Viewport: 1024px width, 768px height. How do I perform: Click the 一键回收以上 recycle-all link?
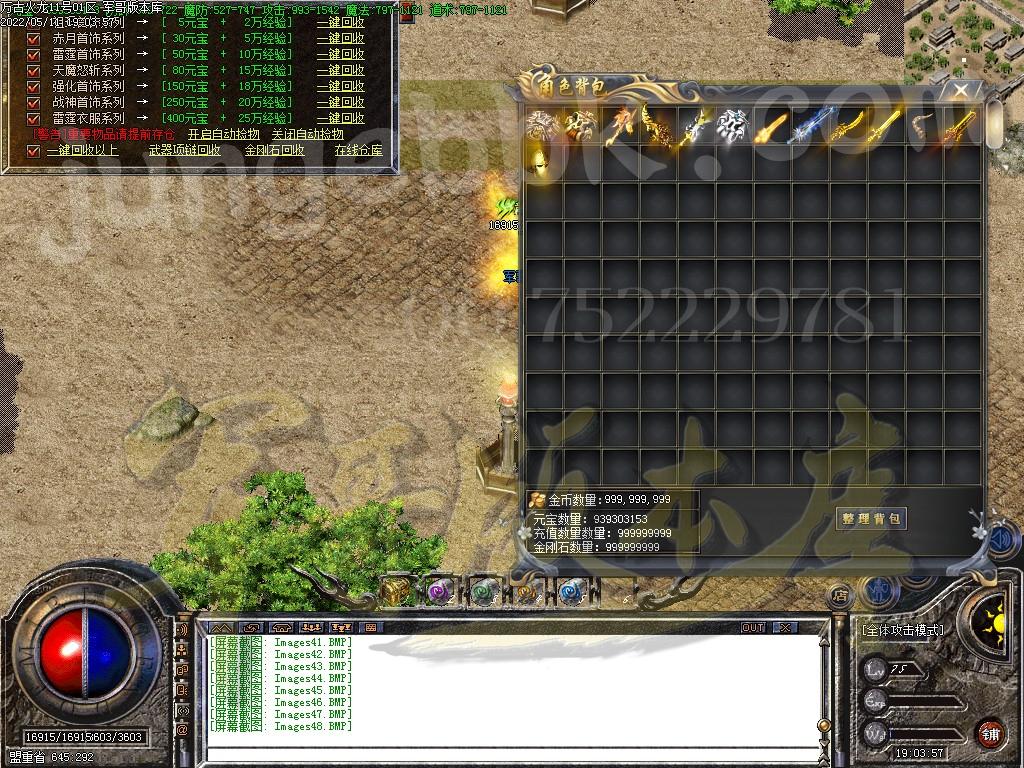pos(82,151)
